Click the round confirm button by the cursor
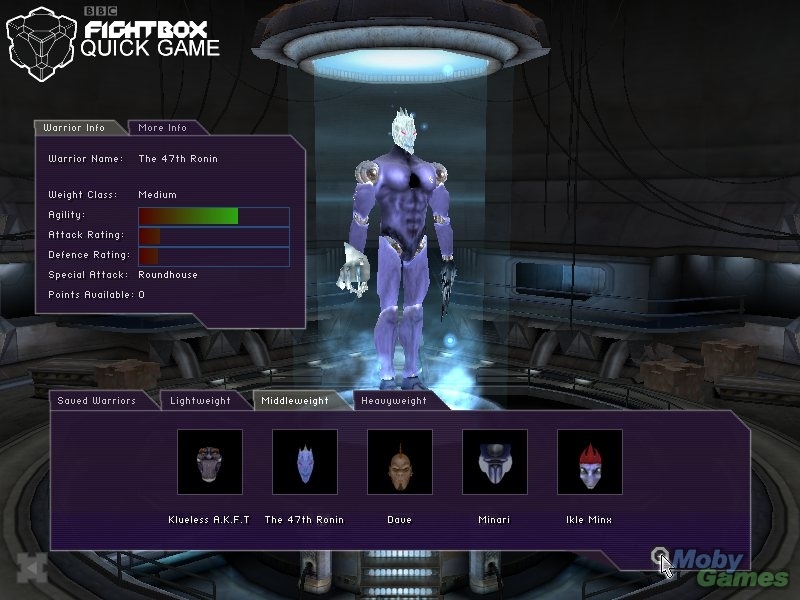800x600 pixels. tap(657, 556)
